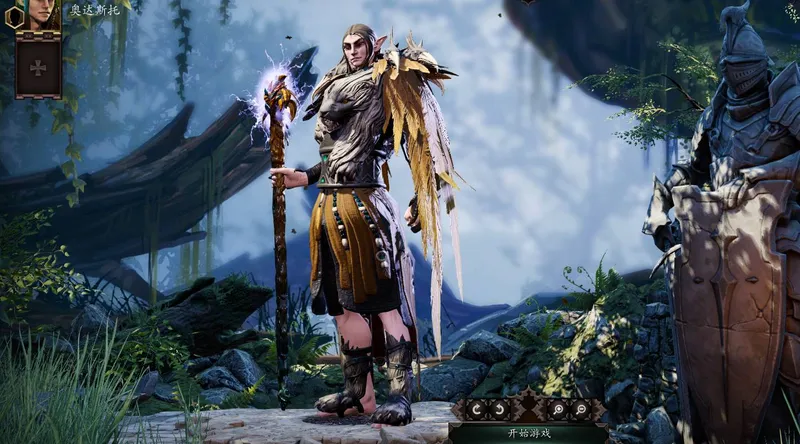Click the hexagon silhouette icon by the portrait

[14, 17]
